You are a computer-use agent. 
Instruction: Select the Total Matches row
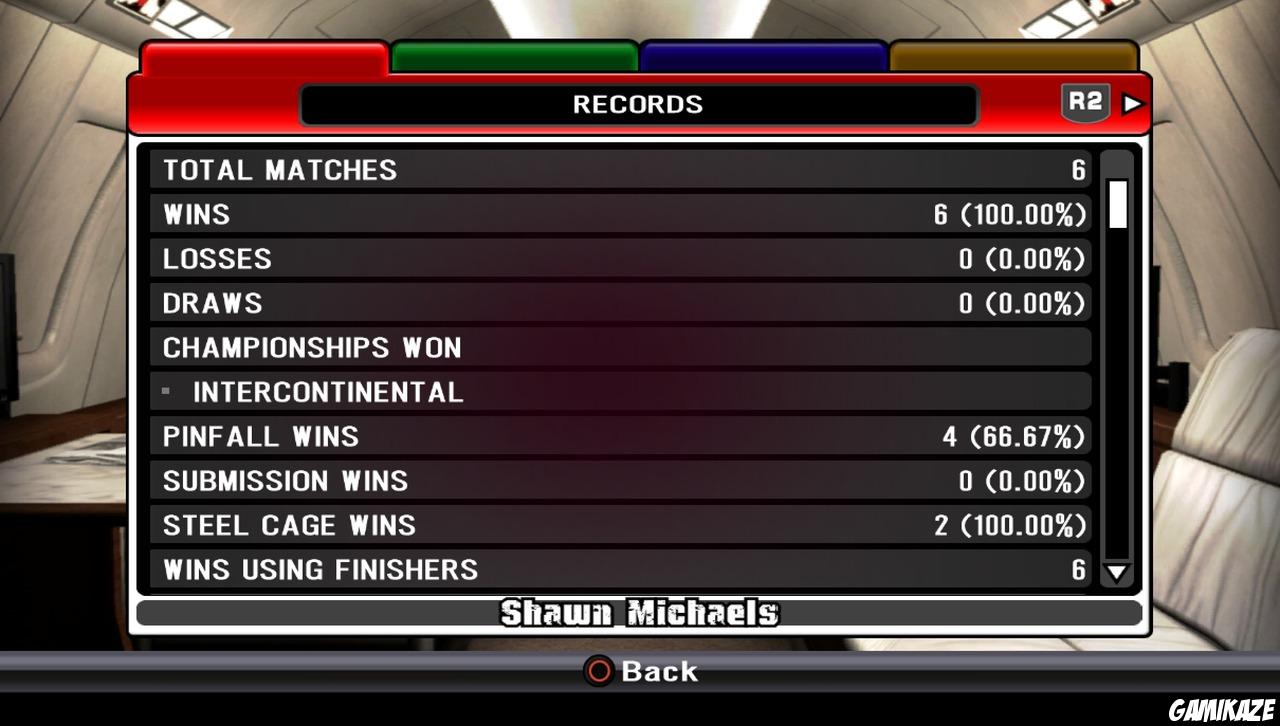point(620,170)
